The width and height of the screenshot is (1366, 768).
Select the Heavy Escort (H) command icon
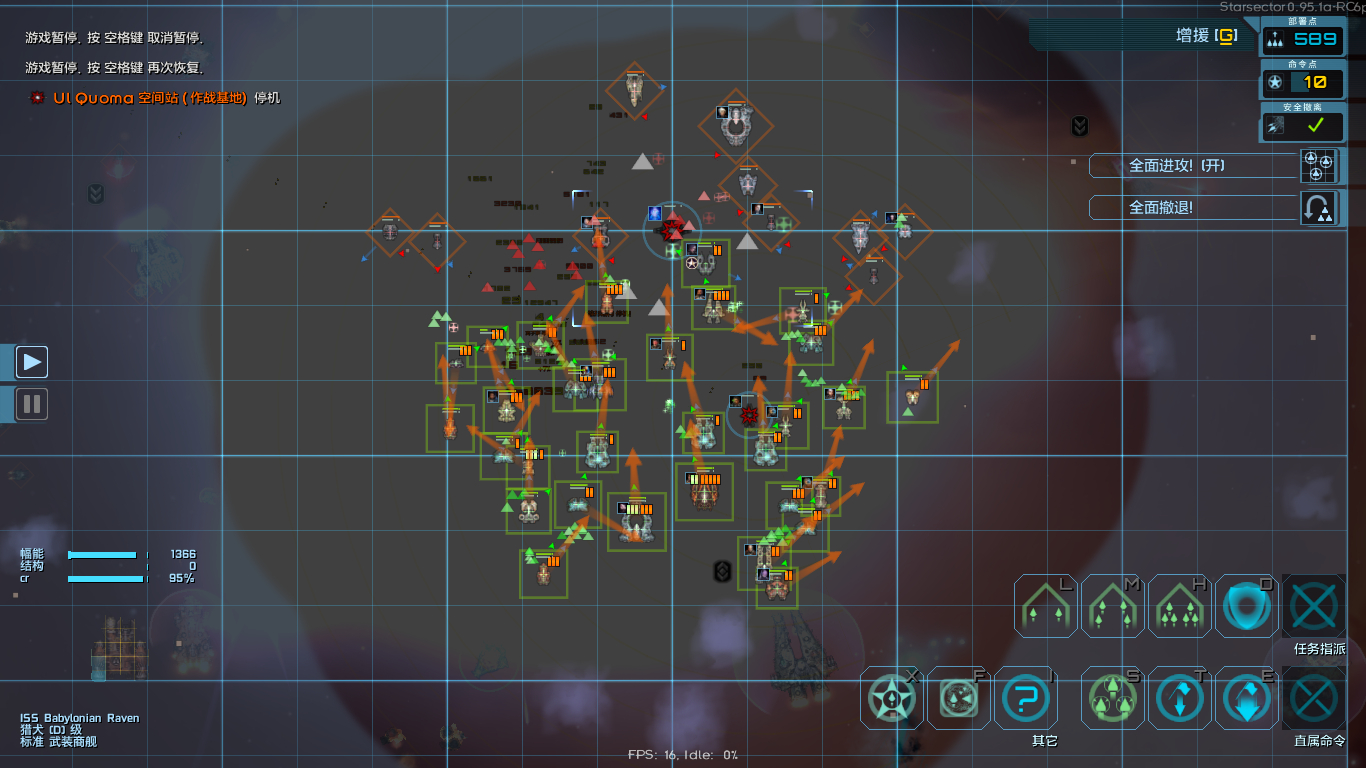tap(1179, 605)
